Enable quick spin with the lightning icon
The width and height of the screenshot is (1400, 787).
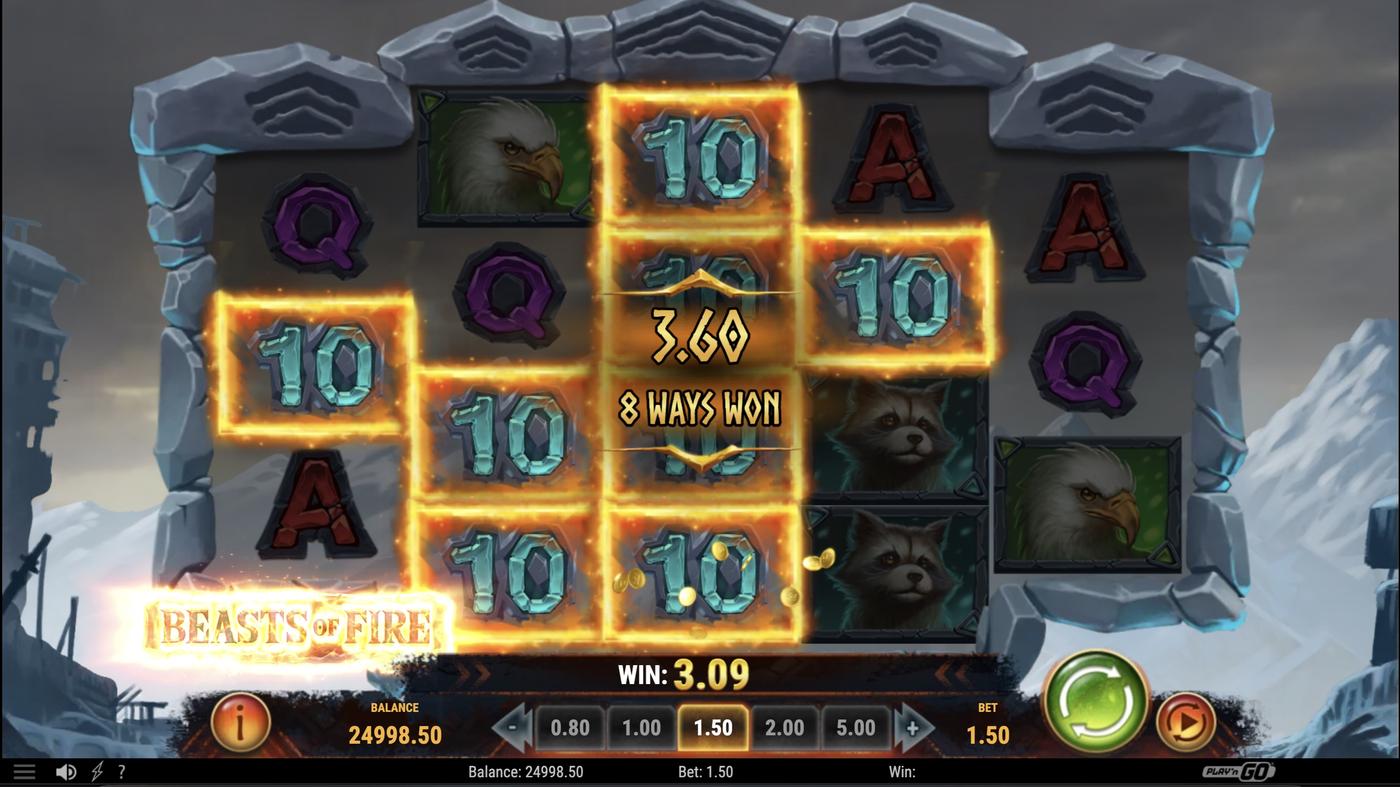pyautogui.click(x=95, y=770)
